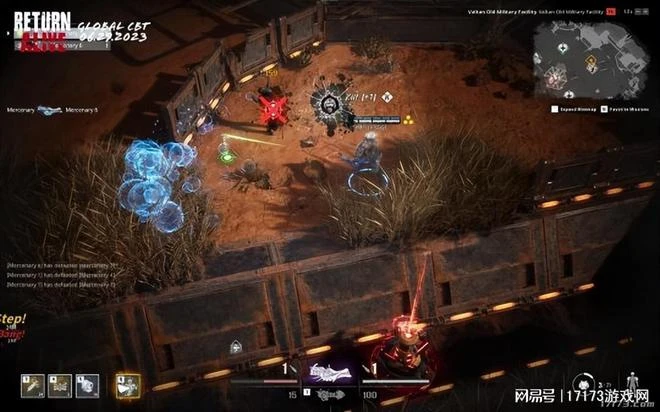Activate the second skill slot icon
Image resolution: width=660 pixels, height=412 pixels.
(x=60, y=385)
